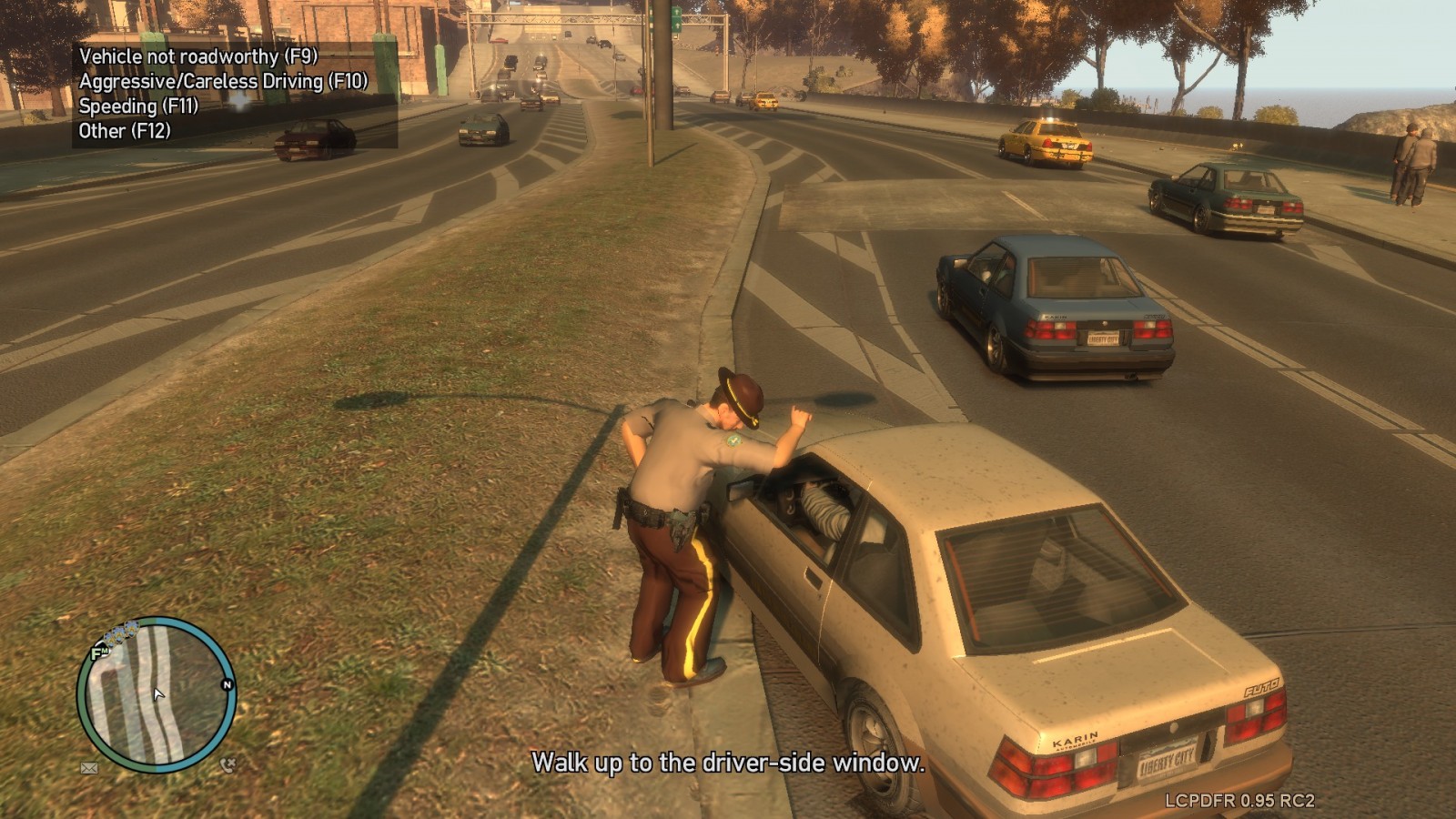Select the "Other" reason entry
The image size is (1456, 819).
point(125,130)
